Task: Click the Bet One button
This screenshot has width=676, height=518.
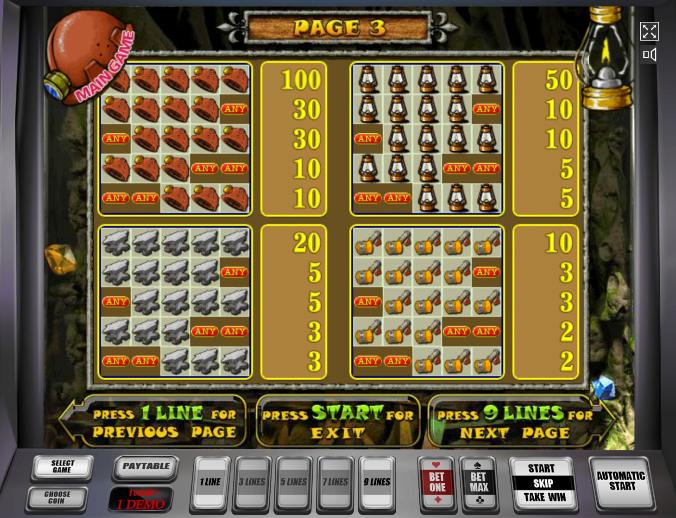Action: click(436, 481)
